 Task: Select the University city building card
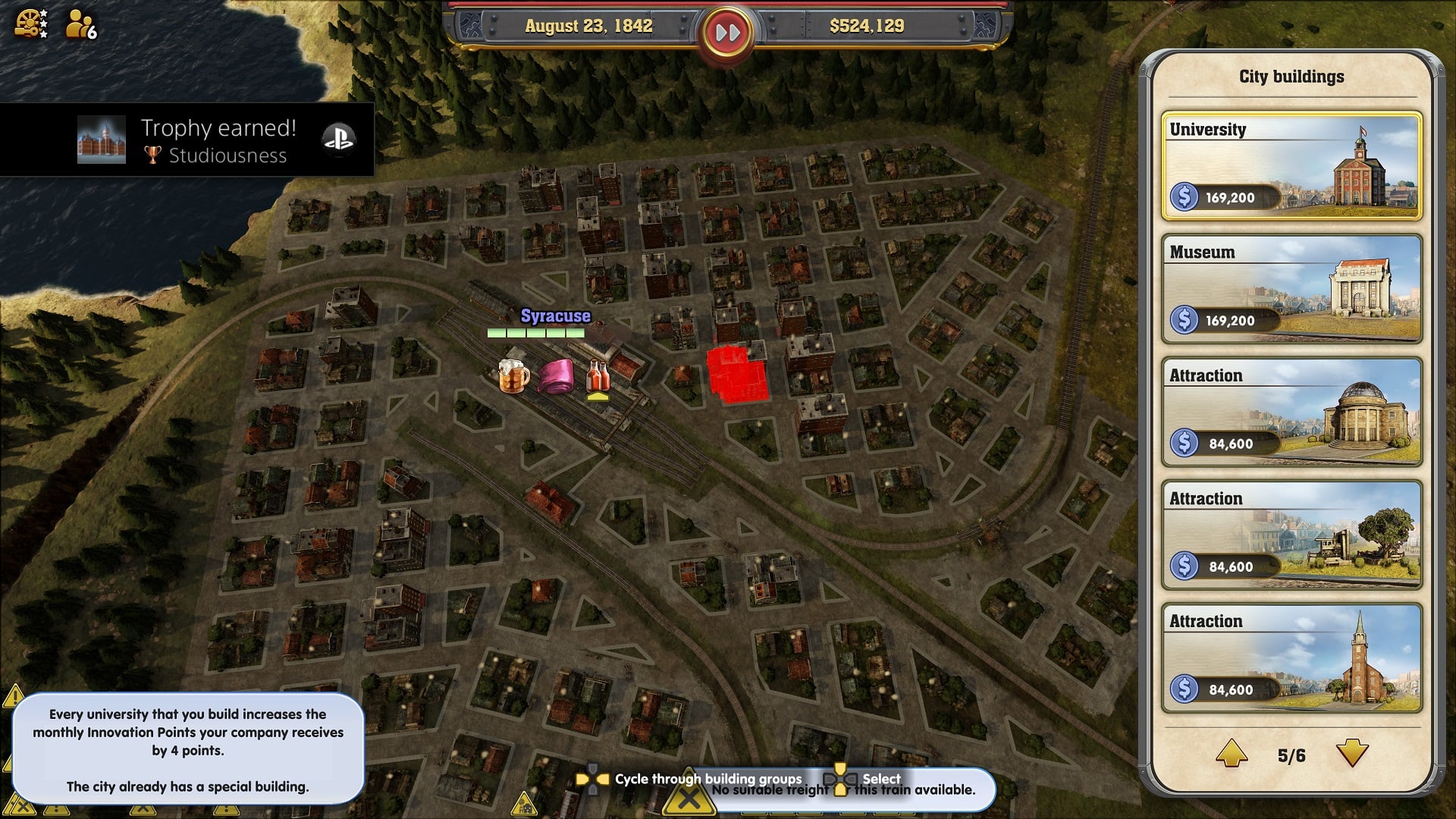tap(1291, 166)
